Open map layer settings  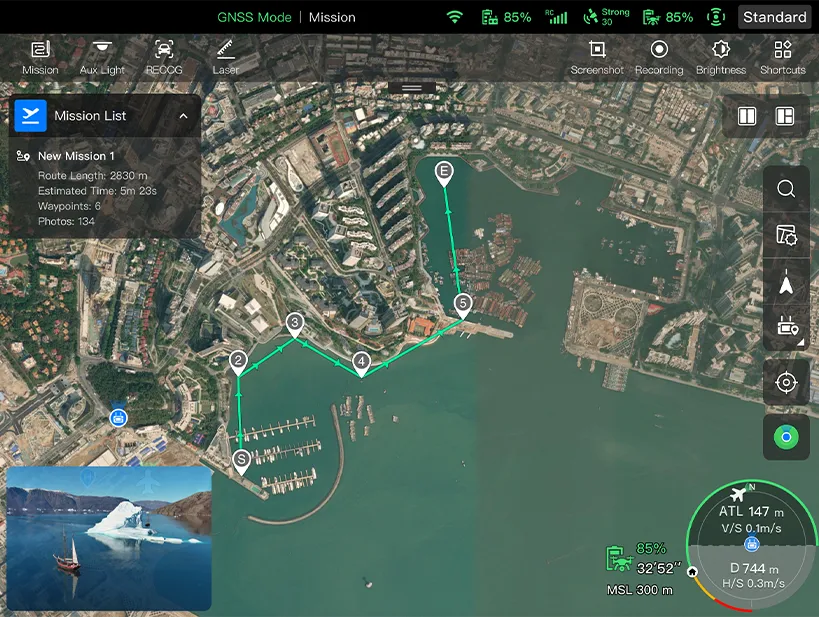click(x=786, y=236)
